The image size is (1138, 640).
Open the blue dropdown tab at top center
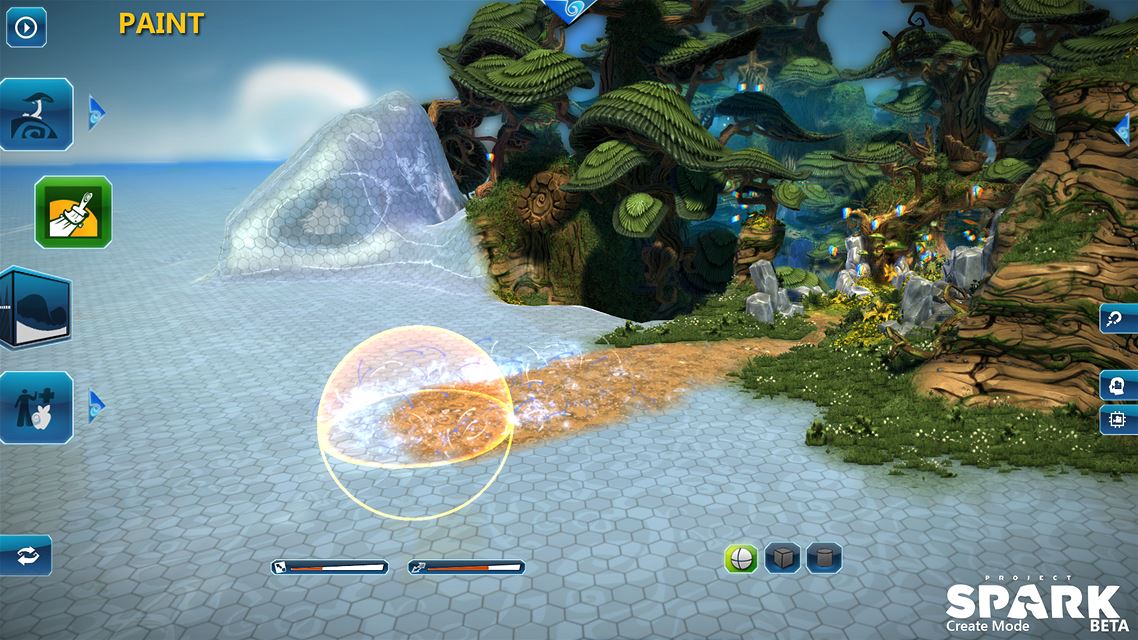click(x=571, y=8)
